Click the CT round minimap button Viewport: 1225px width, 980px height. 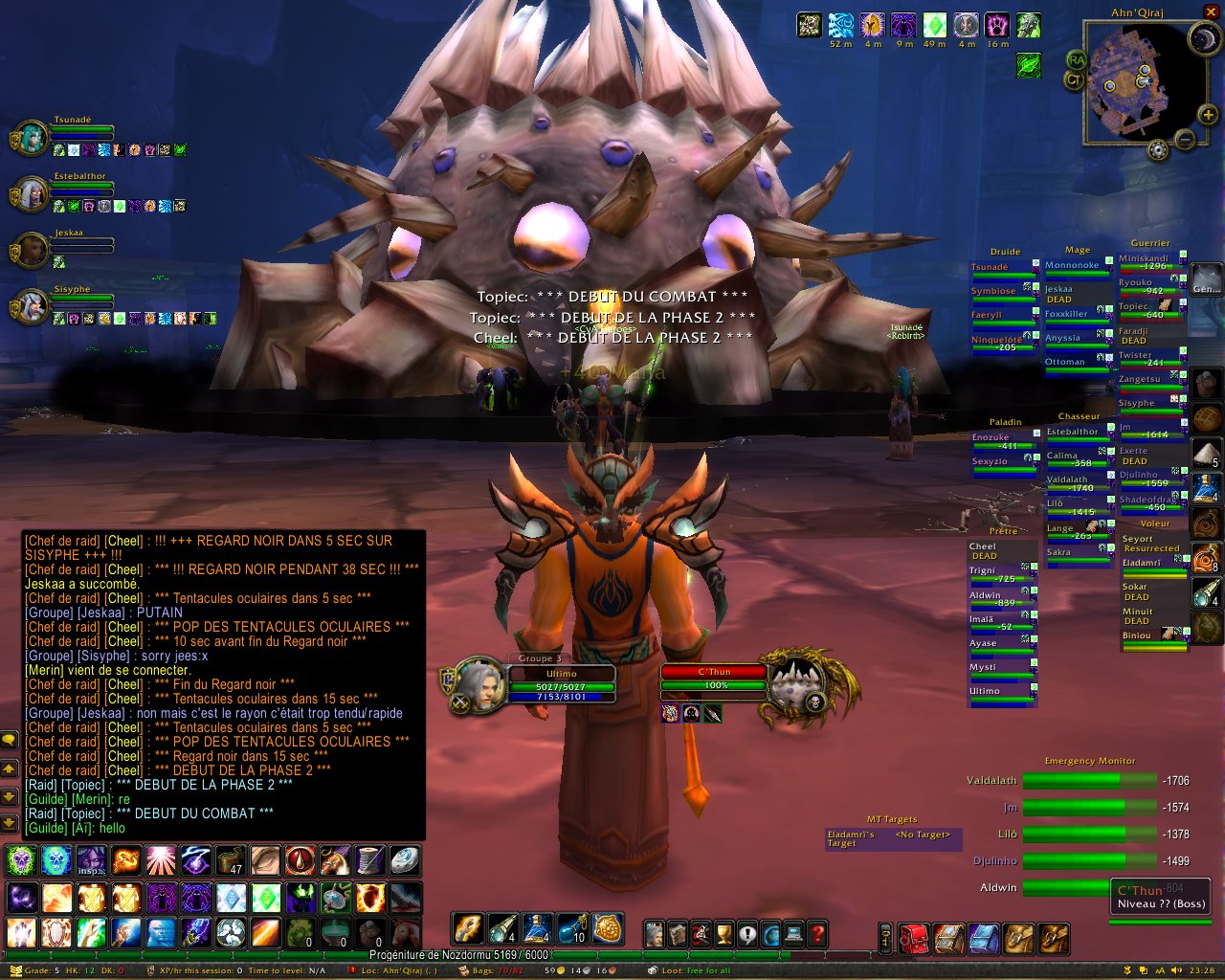pyautogui.click(x=1074, y=79)
